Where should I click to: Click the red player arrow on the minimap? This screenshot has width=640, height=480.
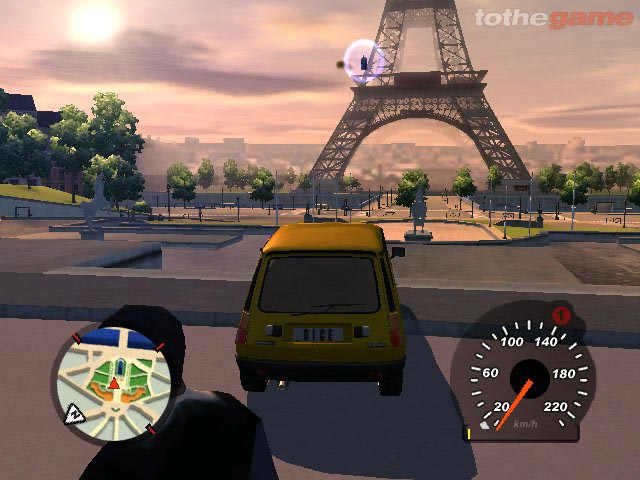pos(114,383)
